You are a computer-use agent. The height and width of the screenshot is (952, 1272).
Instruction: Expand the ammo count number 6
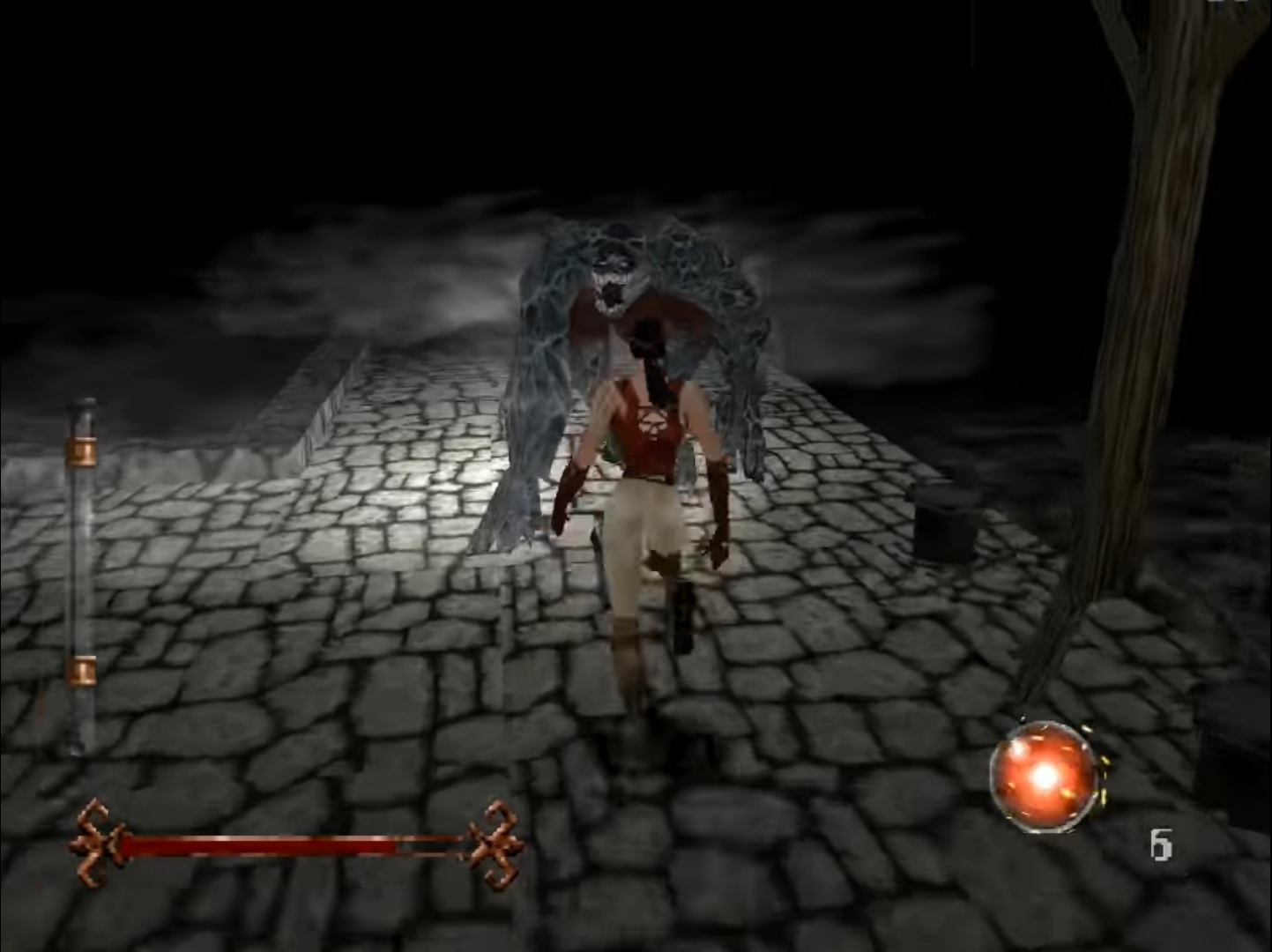[x=1164, y=845]
